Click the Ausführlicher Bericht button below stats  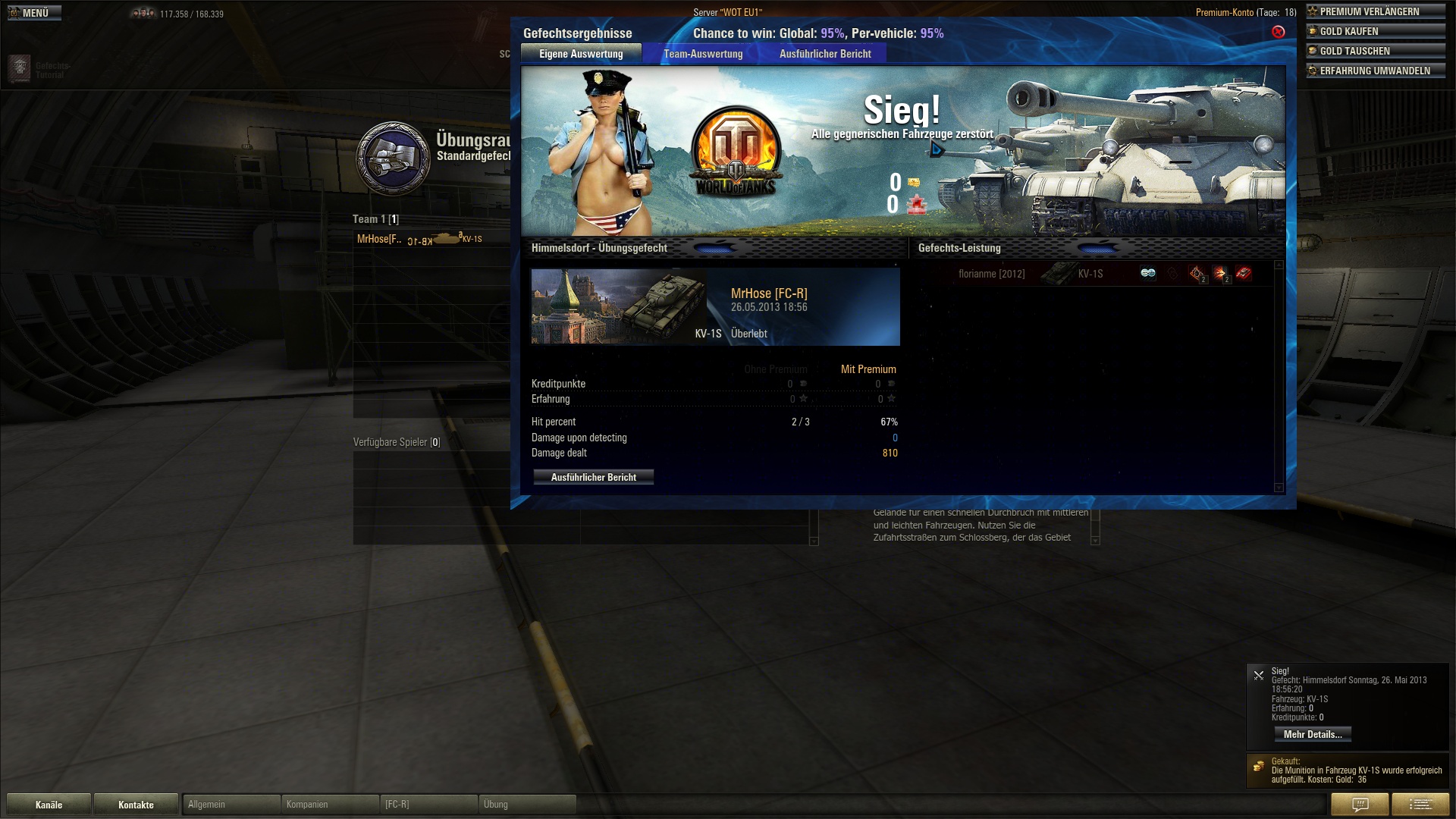(x=593, y=477)
